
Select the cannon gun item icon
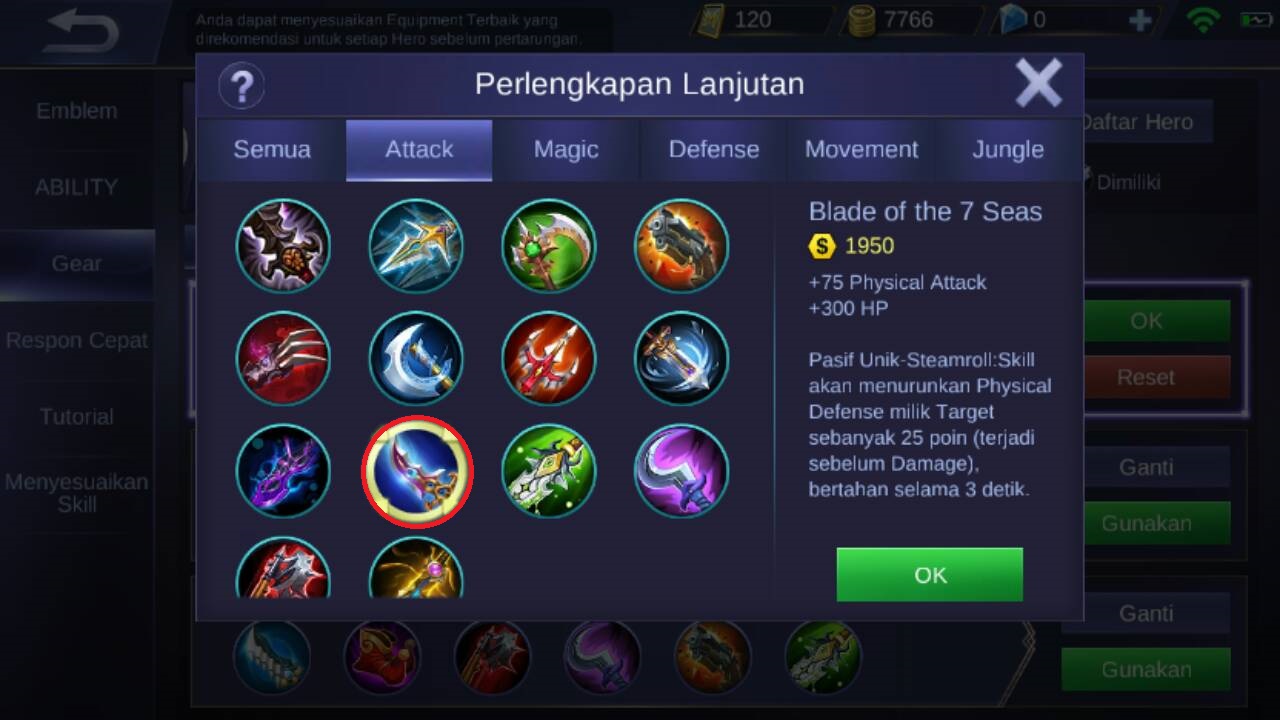[x=682, y=246]
